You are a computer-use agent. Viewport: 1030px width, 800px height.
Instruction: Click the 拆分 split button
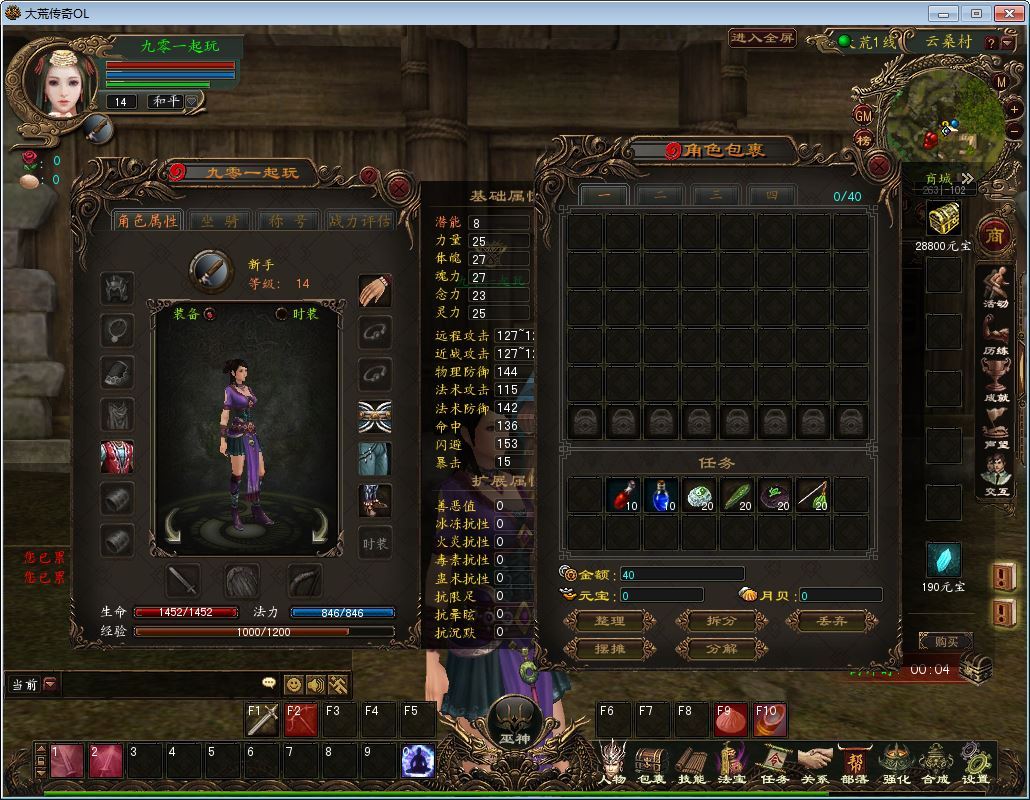721,621
